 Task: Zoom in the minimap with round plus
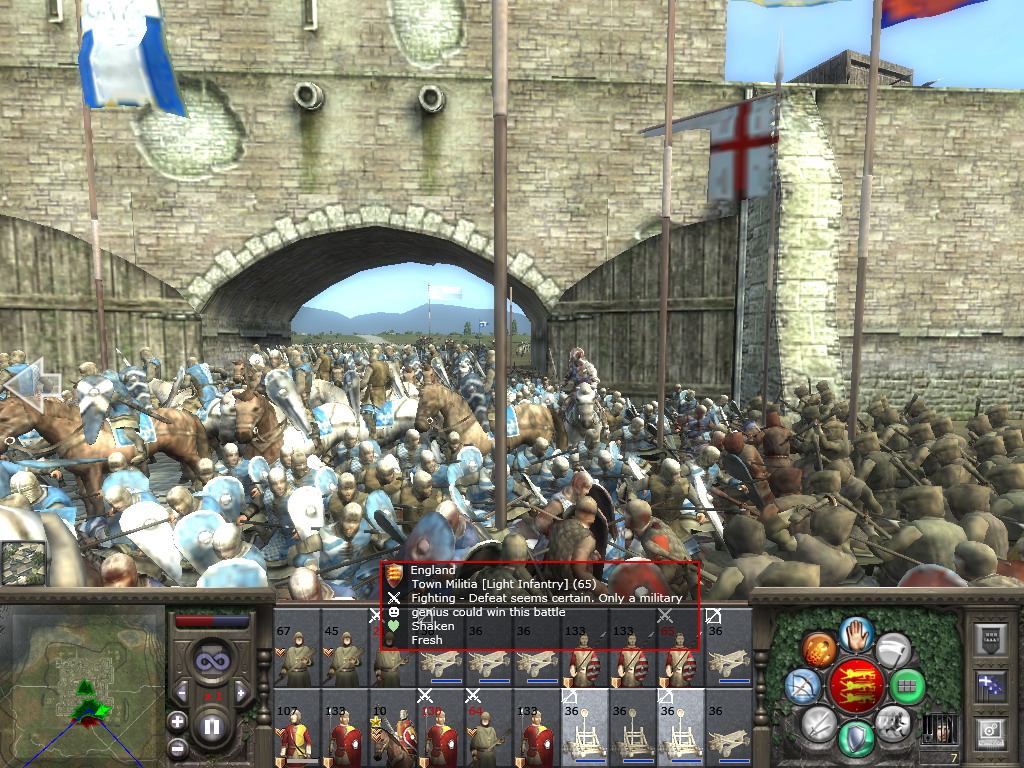pos(177,721)
